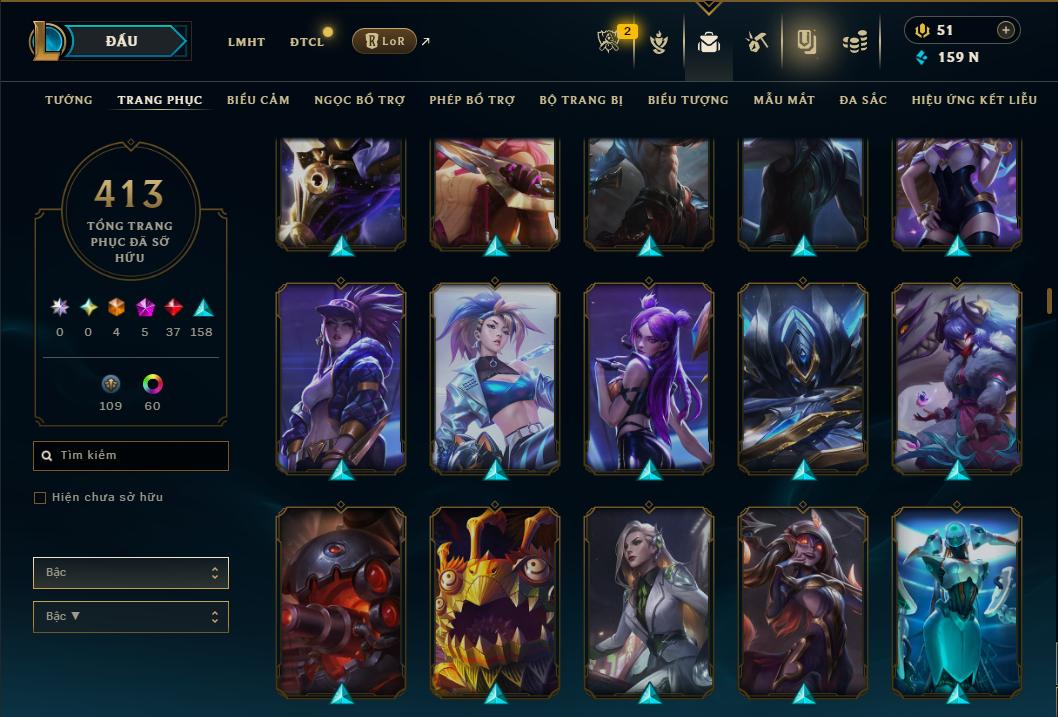This screenshot has height=717, width=1058.
Task: Click the ĐẤU play button
Action: 121,41
